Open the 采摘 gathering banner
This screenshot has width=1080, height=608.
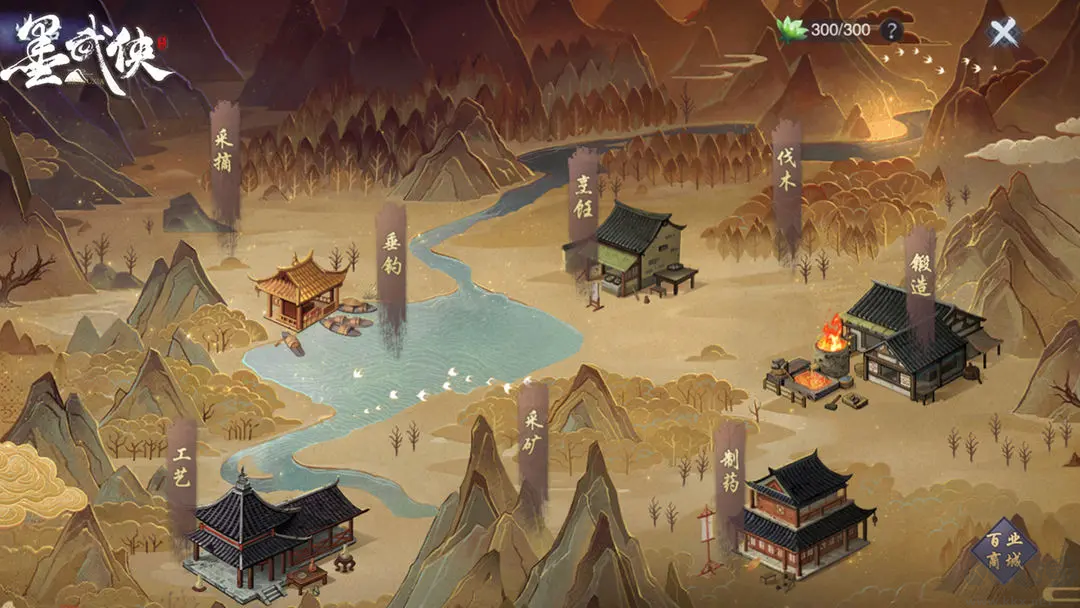pos(223,150)
